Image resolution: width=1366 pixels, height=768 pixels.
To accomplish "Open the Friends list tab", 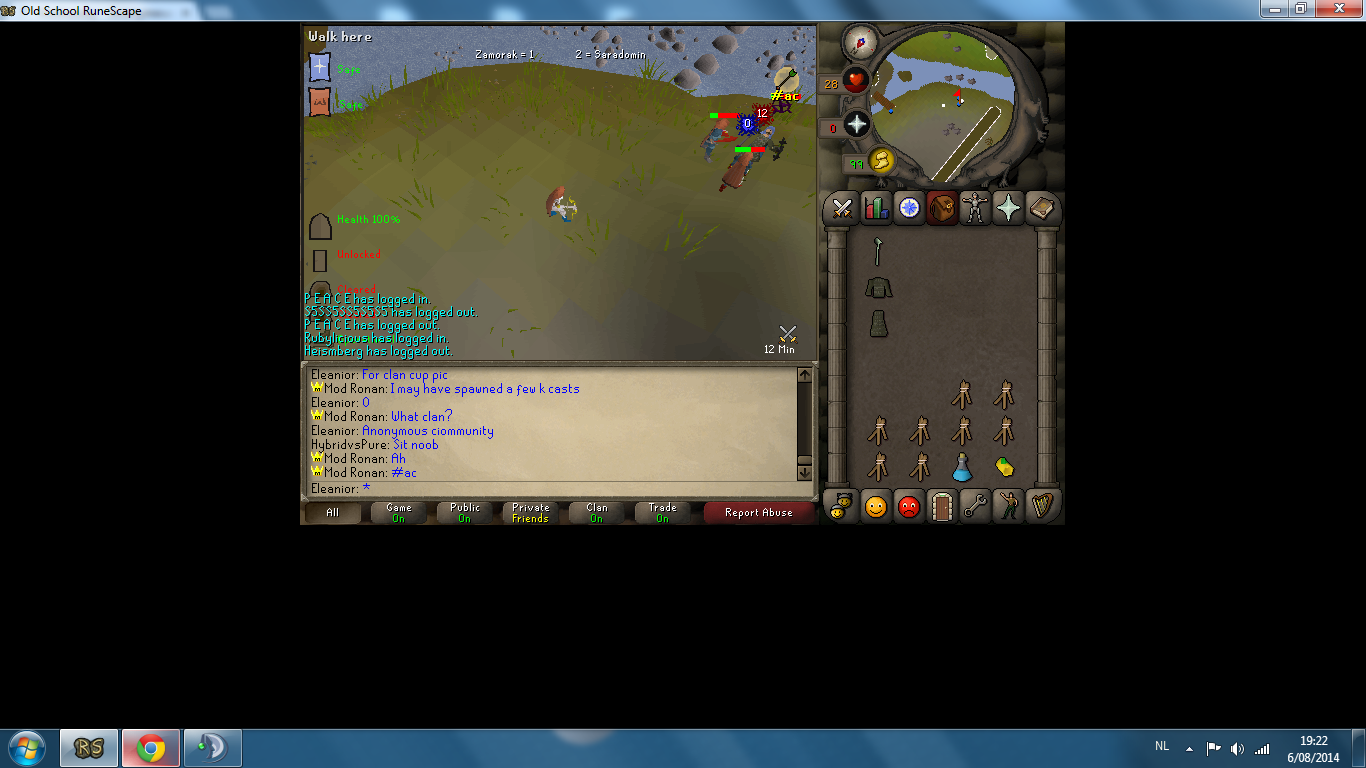I will [x=875, y=507].
